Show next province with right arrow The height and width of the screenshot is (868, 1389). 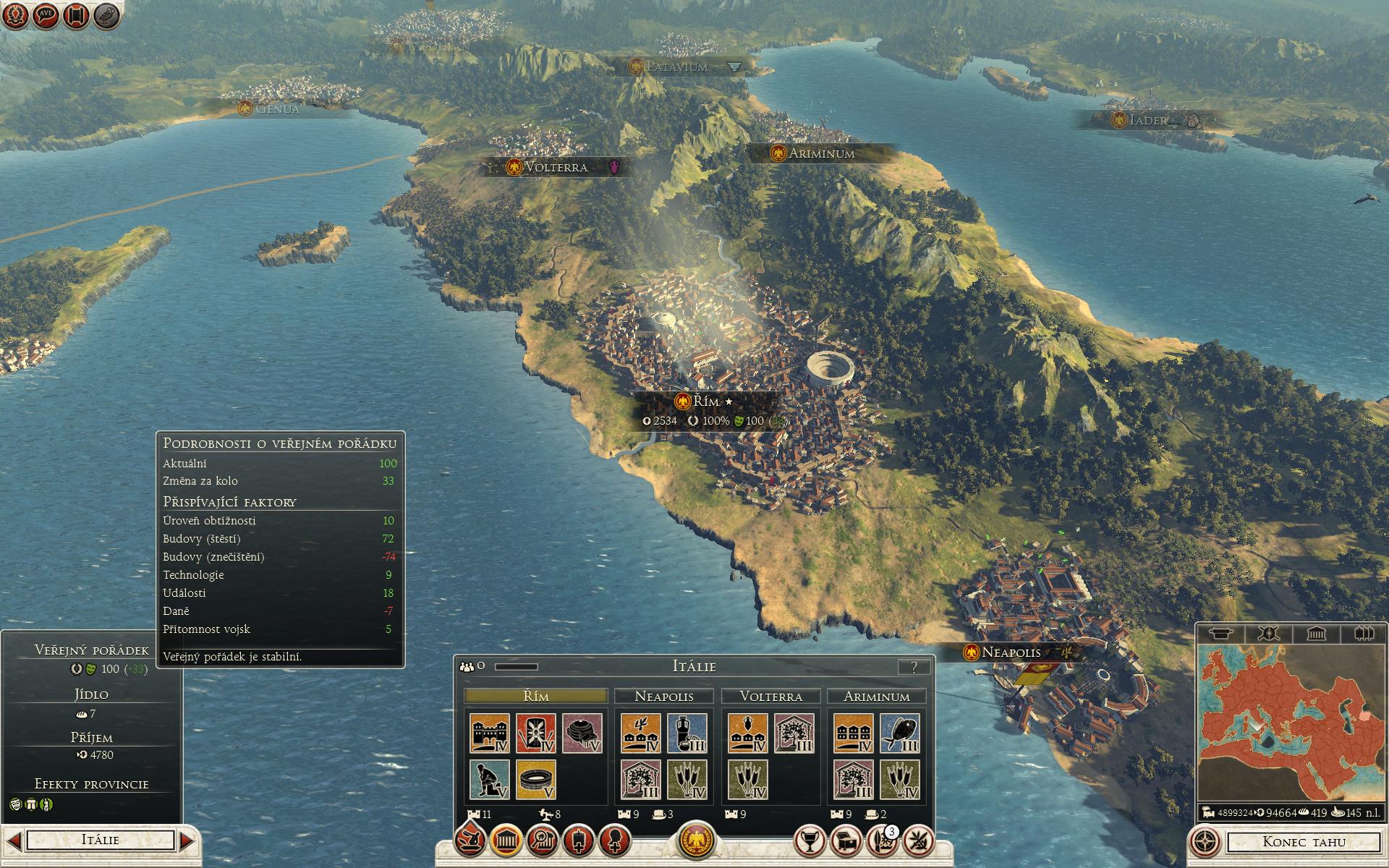coord(187,841)
